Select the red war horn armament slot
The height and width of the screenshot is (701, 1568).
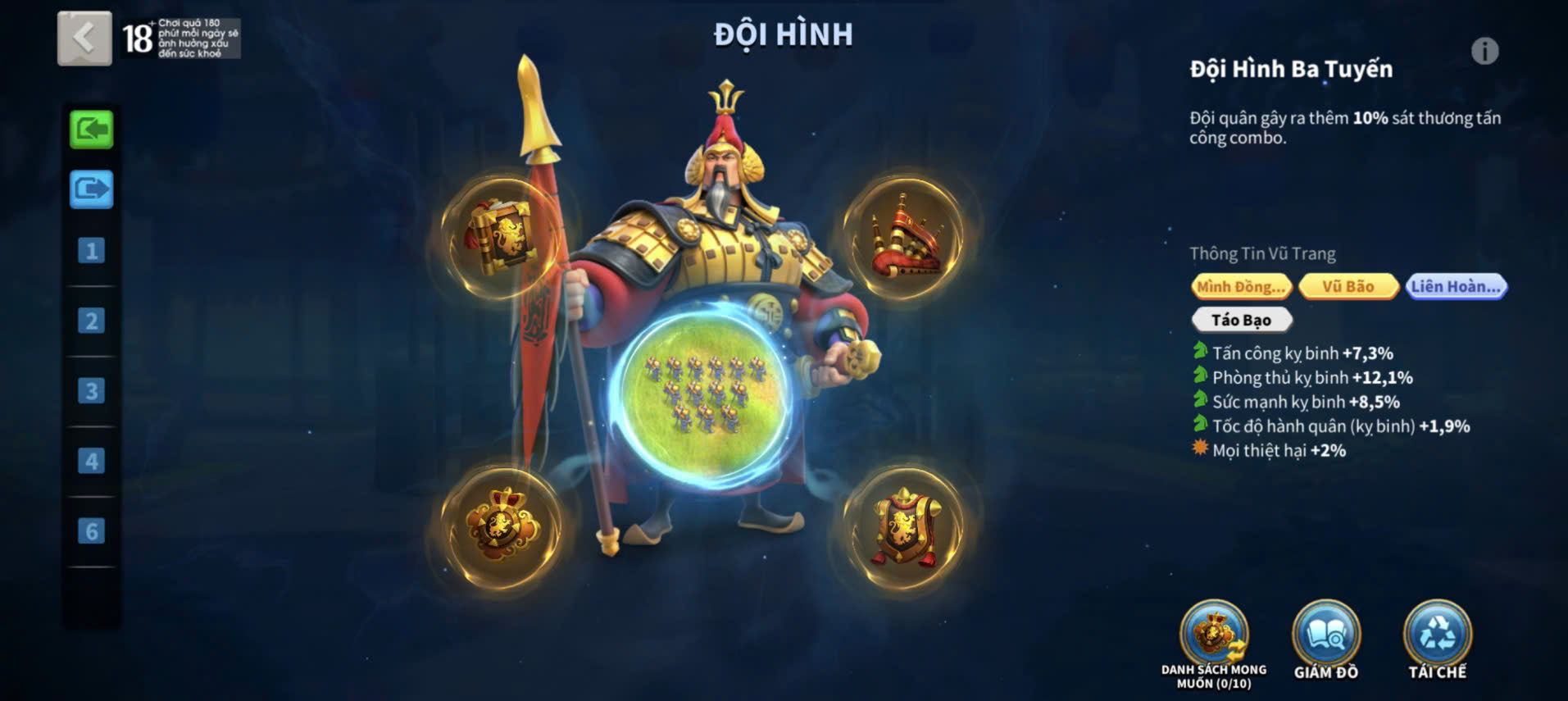pos(905,236)
